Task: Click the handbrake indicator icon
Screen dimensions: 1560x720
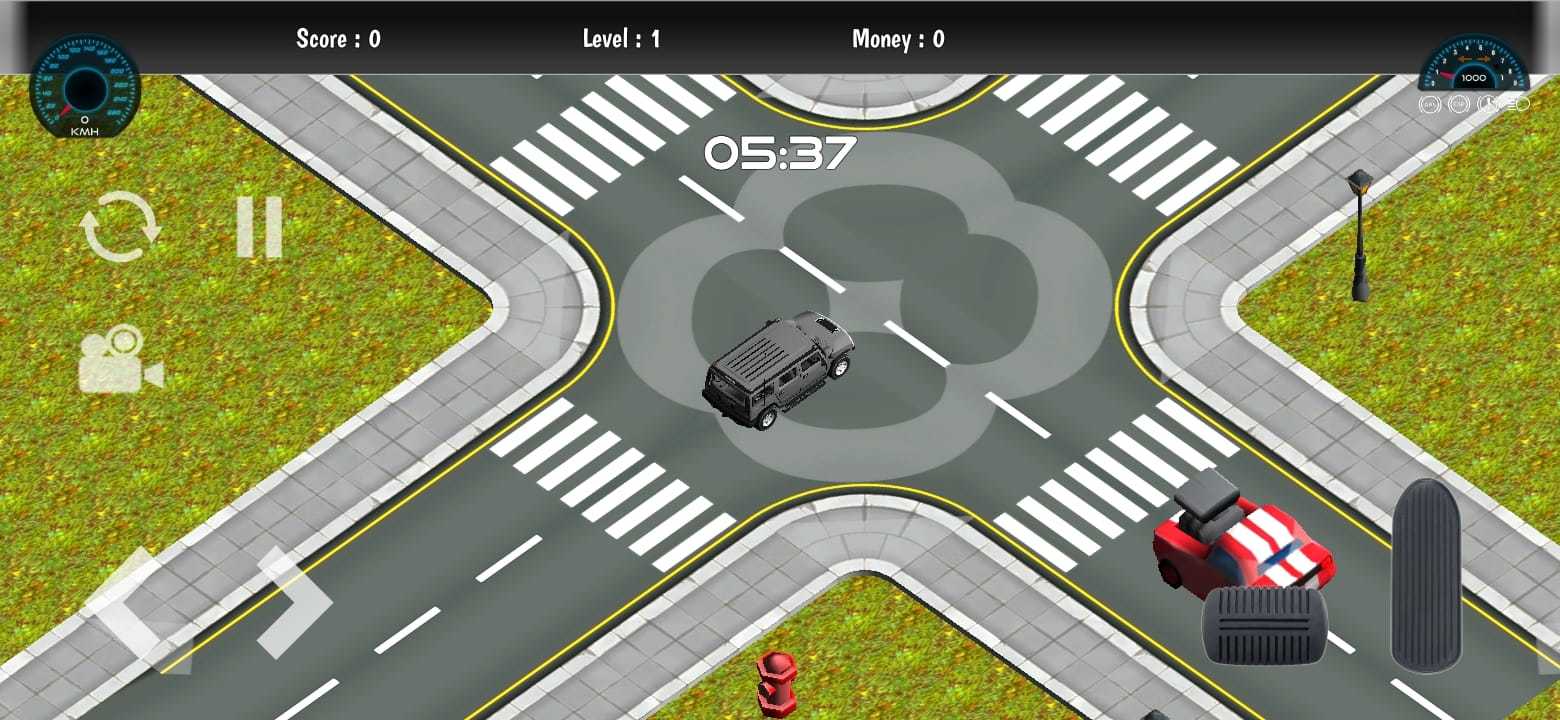Action: pos(1487,104)
